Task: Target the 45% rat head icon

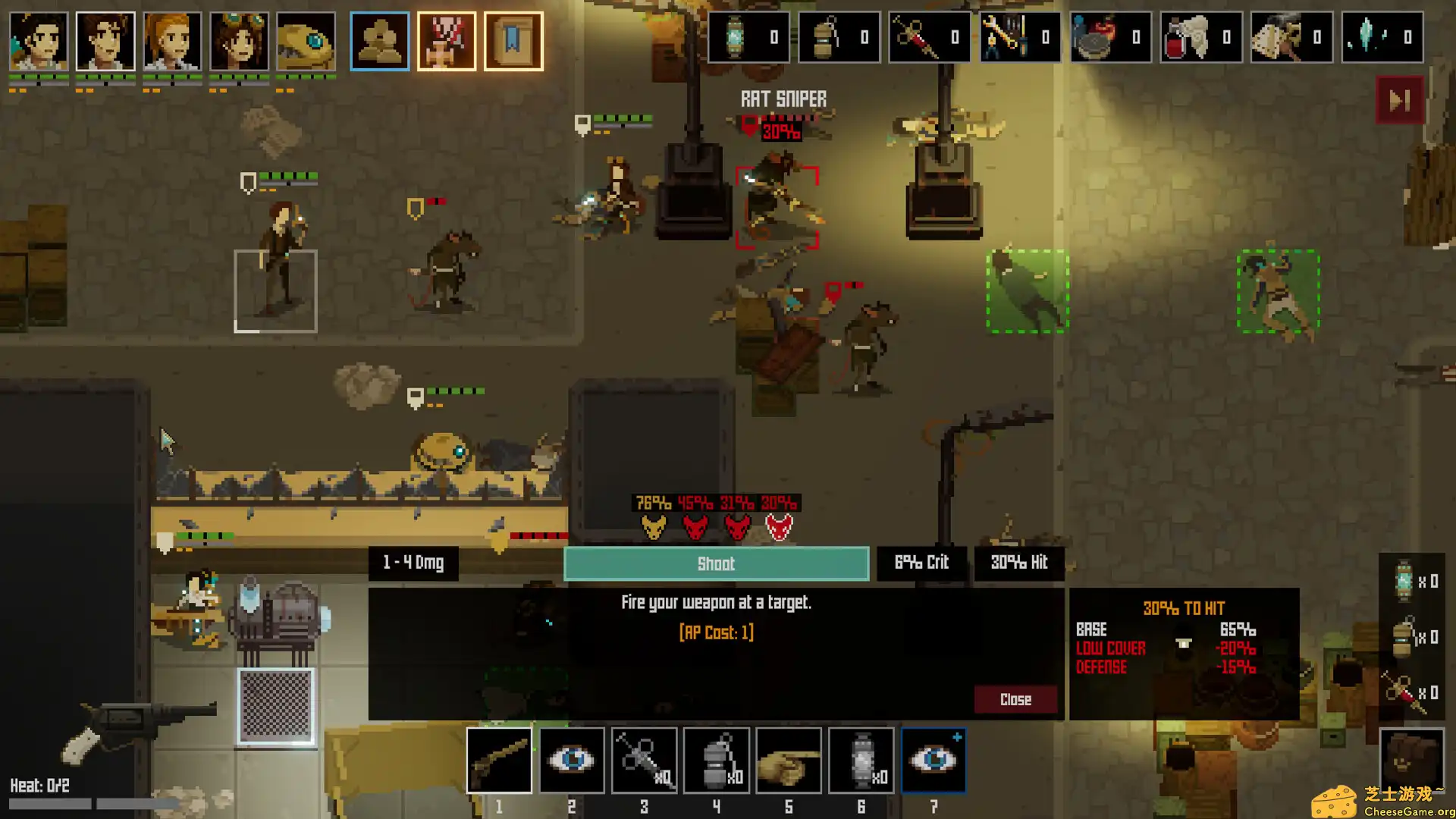Action: pos(695,525)
